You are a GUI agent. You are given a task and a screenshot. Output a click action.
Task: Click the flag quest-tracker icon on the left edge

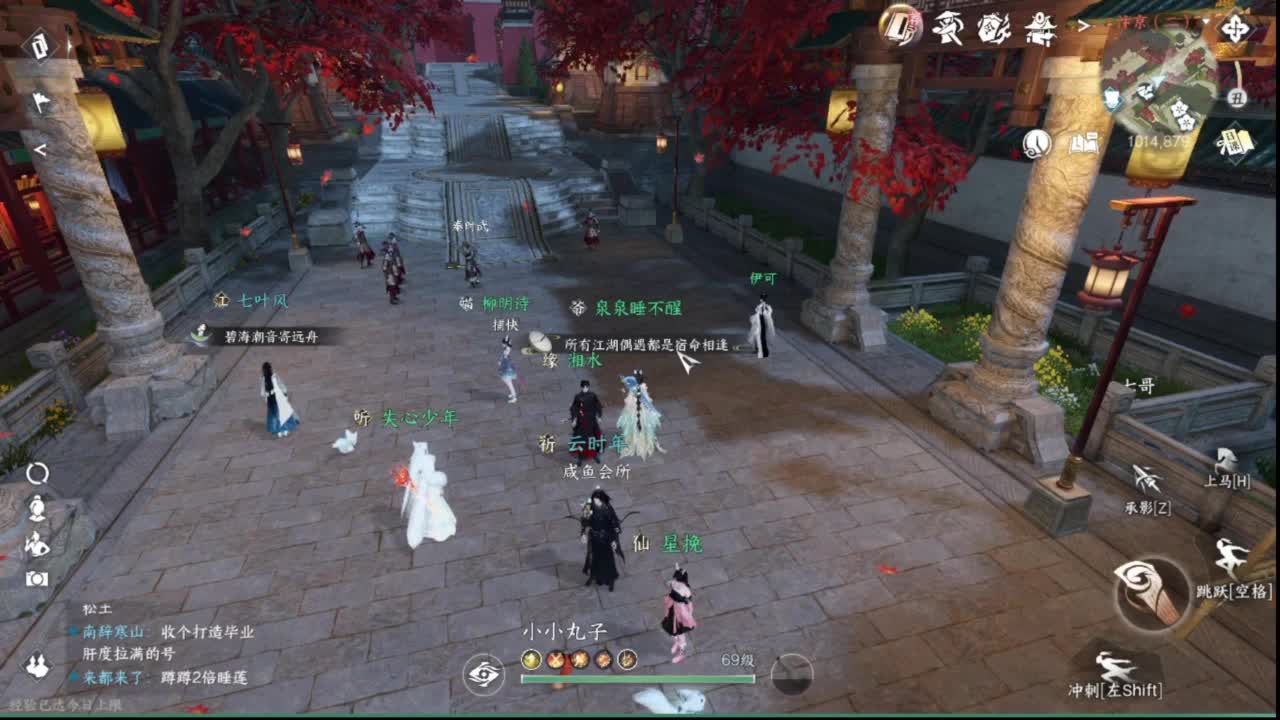pyautogui.click(x=40, y=100)
